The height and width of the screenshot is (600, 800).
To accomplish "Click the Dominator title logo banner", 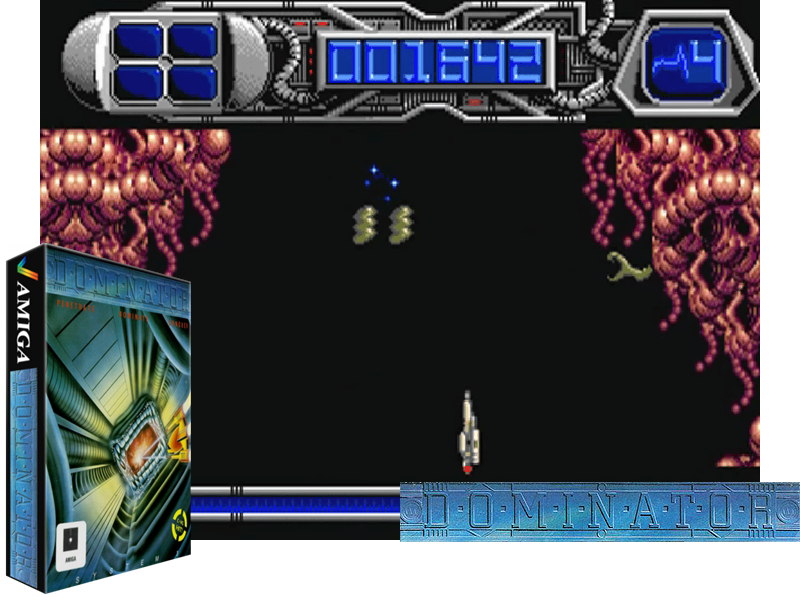I will pos(599,511).
